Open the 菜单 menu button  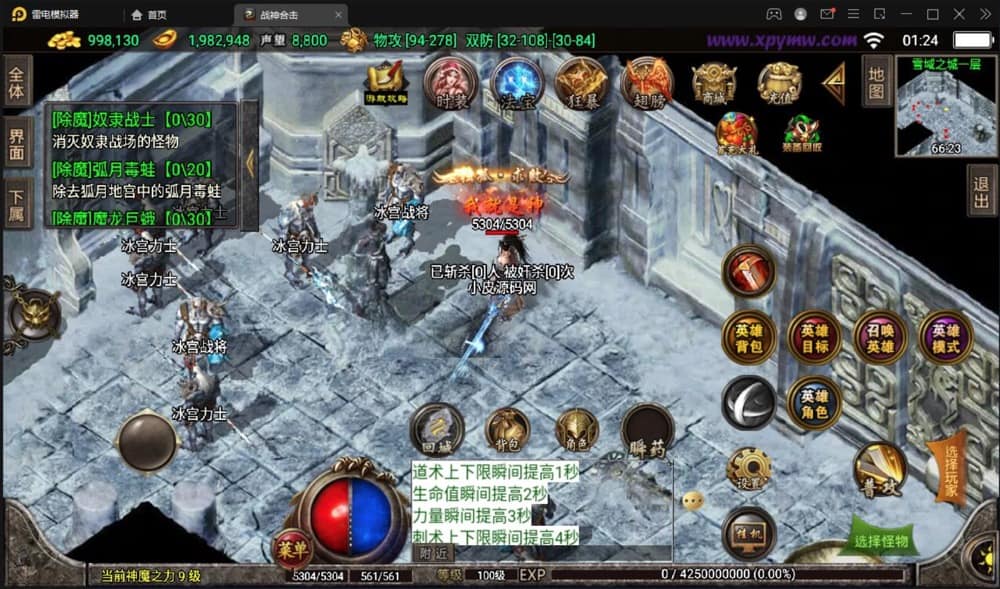point(290,548)
